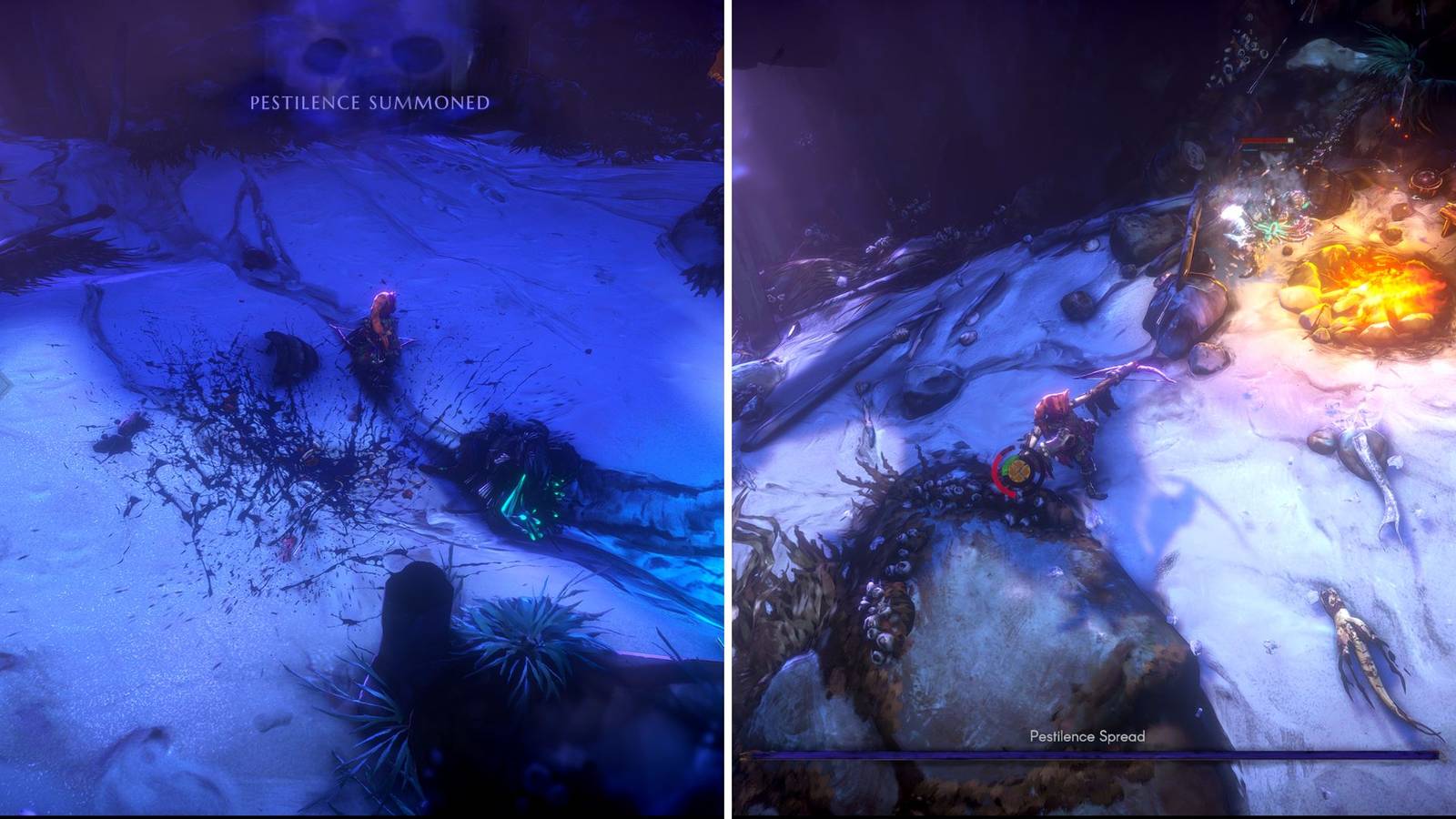
Task: Click the red enemy health bar
Action: tap(1263, 139)
